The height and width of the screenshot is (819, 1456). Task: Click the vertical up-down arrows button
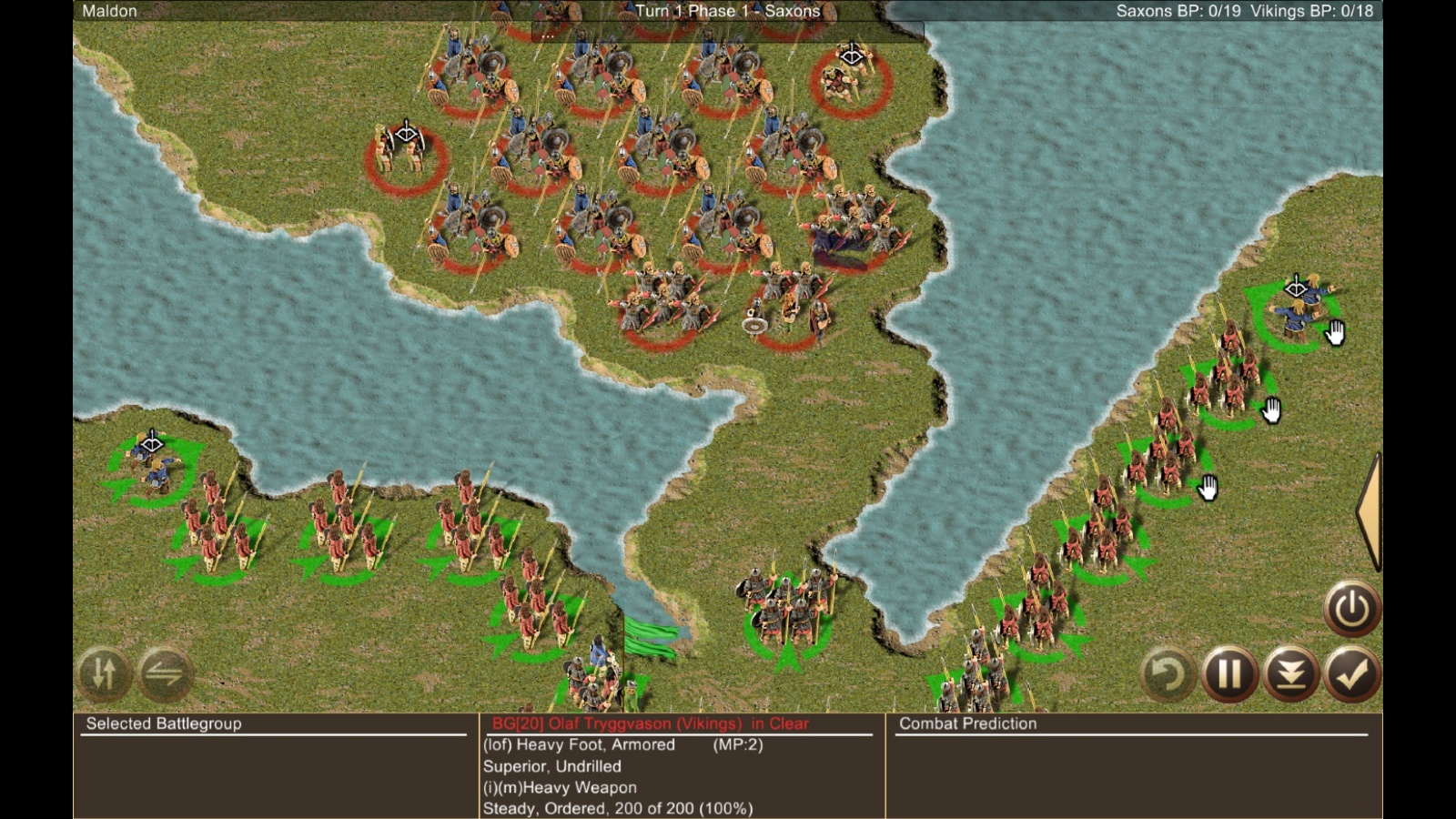click(x=104, y=674)
